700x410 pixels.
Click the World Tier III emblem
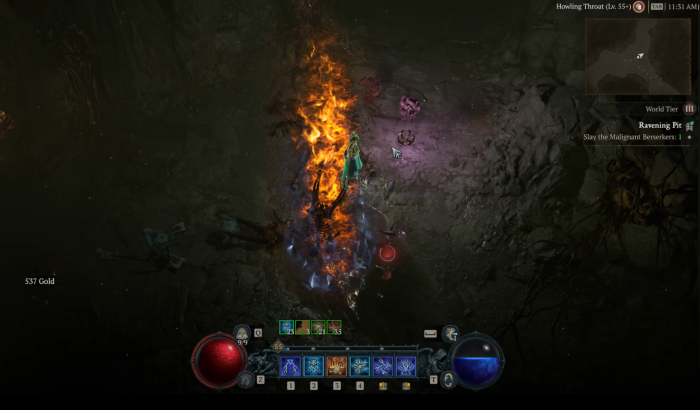[x=688, y=108]
